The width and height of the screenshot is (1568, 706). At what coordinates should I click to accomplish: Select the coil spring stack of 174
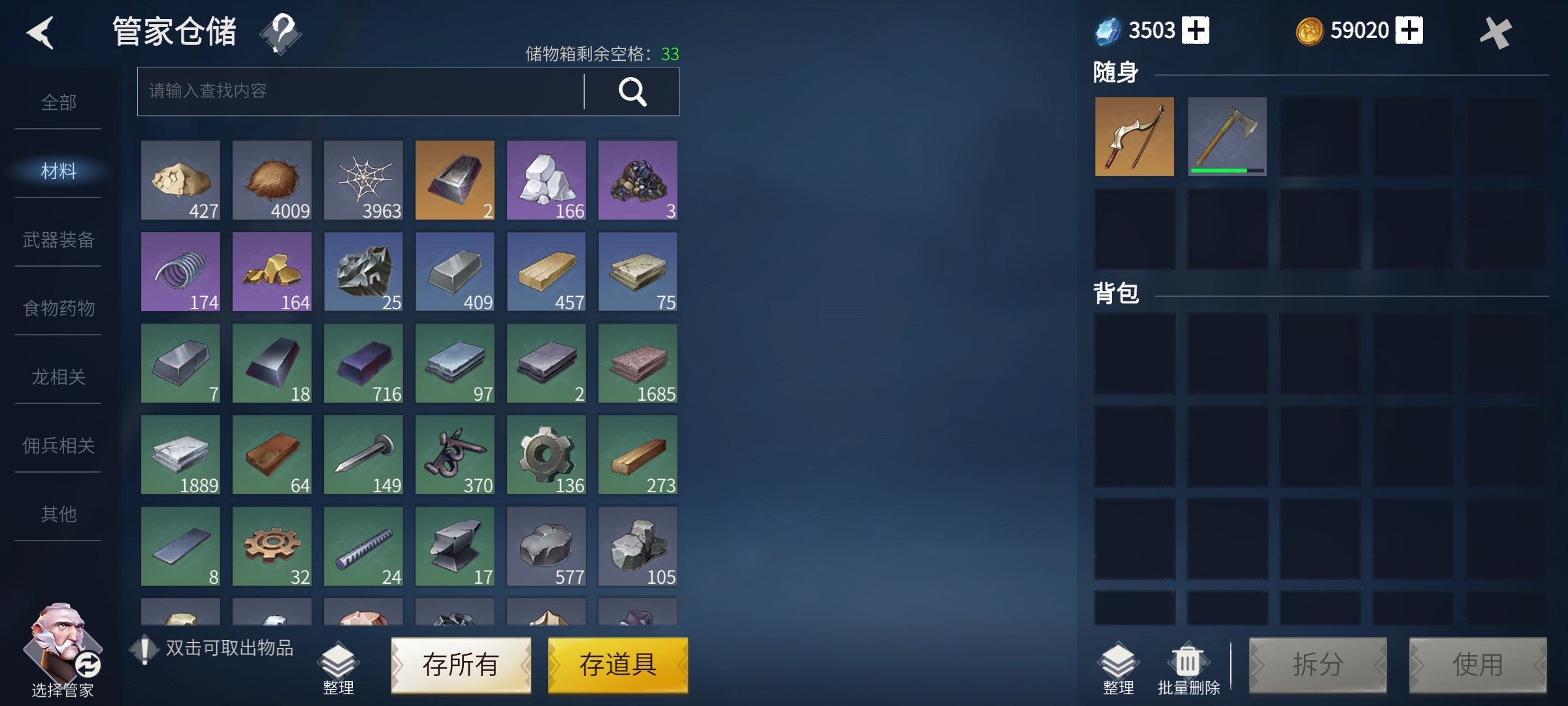pos(180,271)
